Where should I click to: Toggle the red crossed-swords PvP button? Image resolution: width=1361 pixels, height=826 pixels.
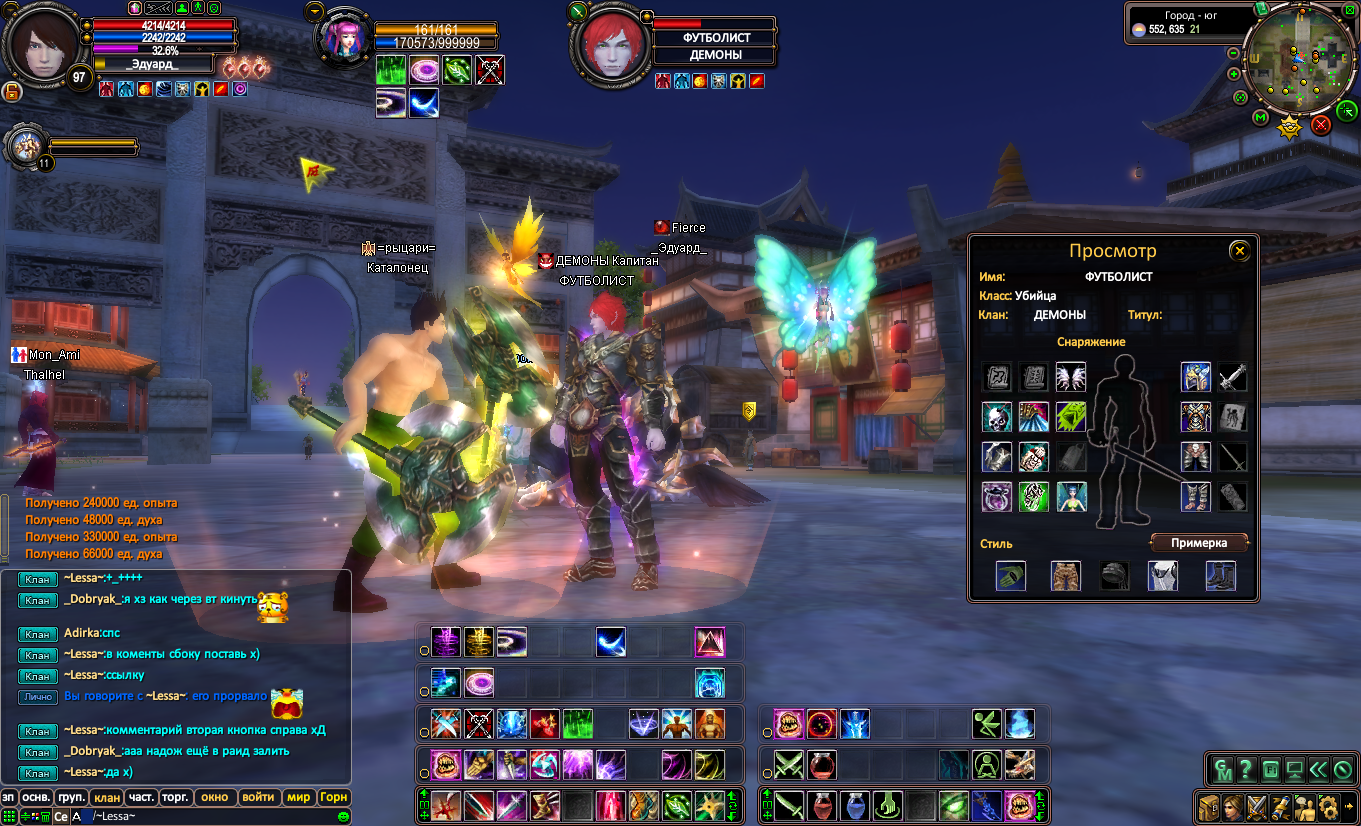(1321, 125)
